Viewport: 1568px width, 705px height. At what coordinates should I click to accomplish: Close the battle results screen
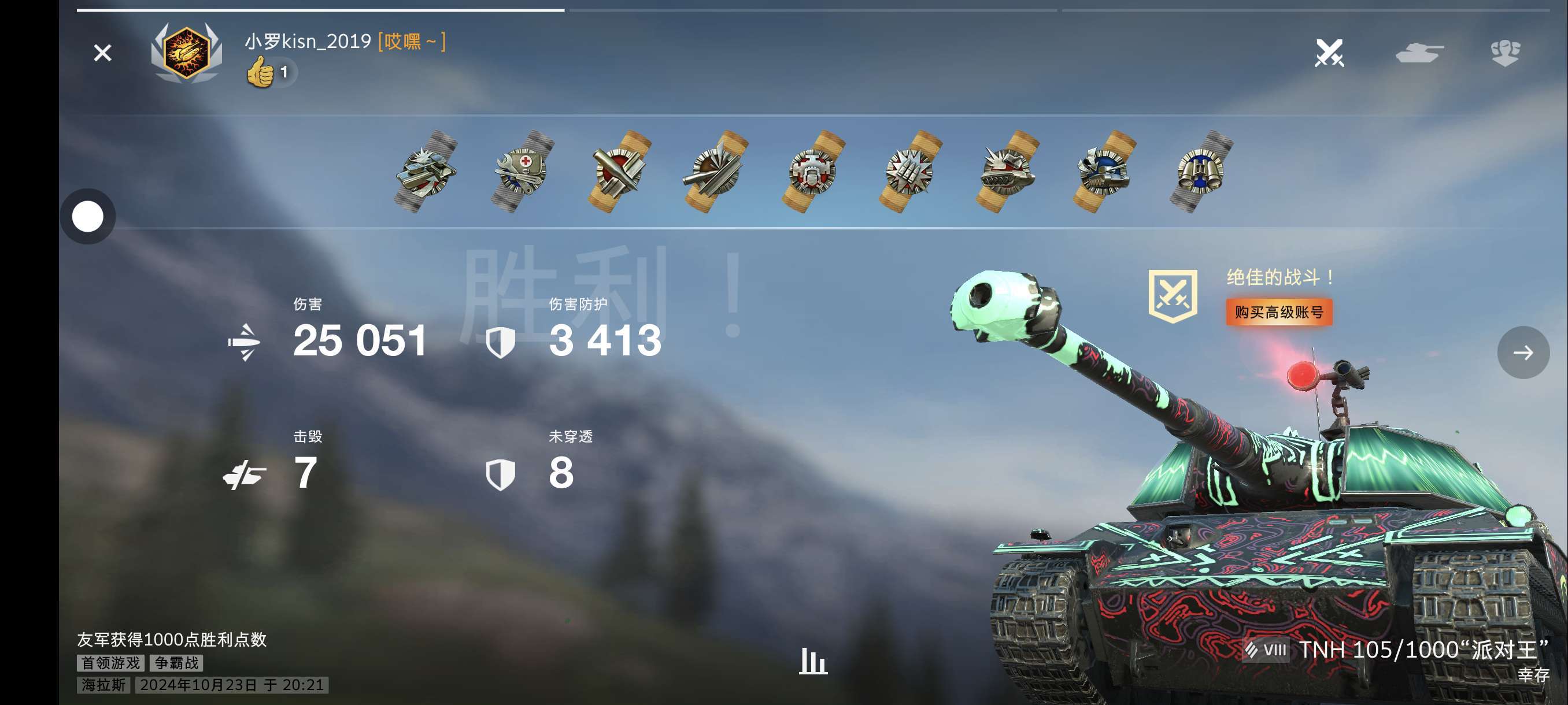pos(102,53)
